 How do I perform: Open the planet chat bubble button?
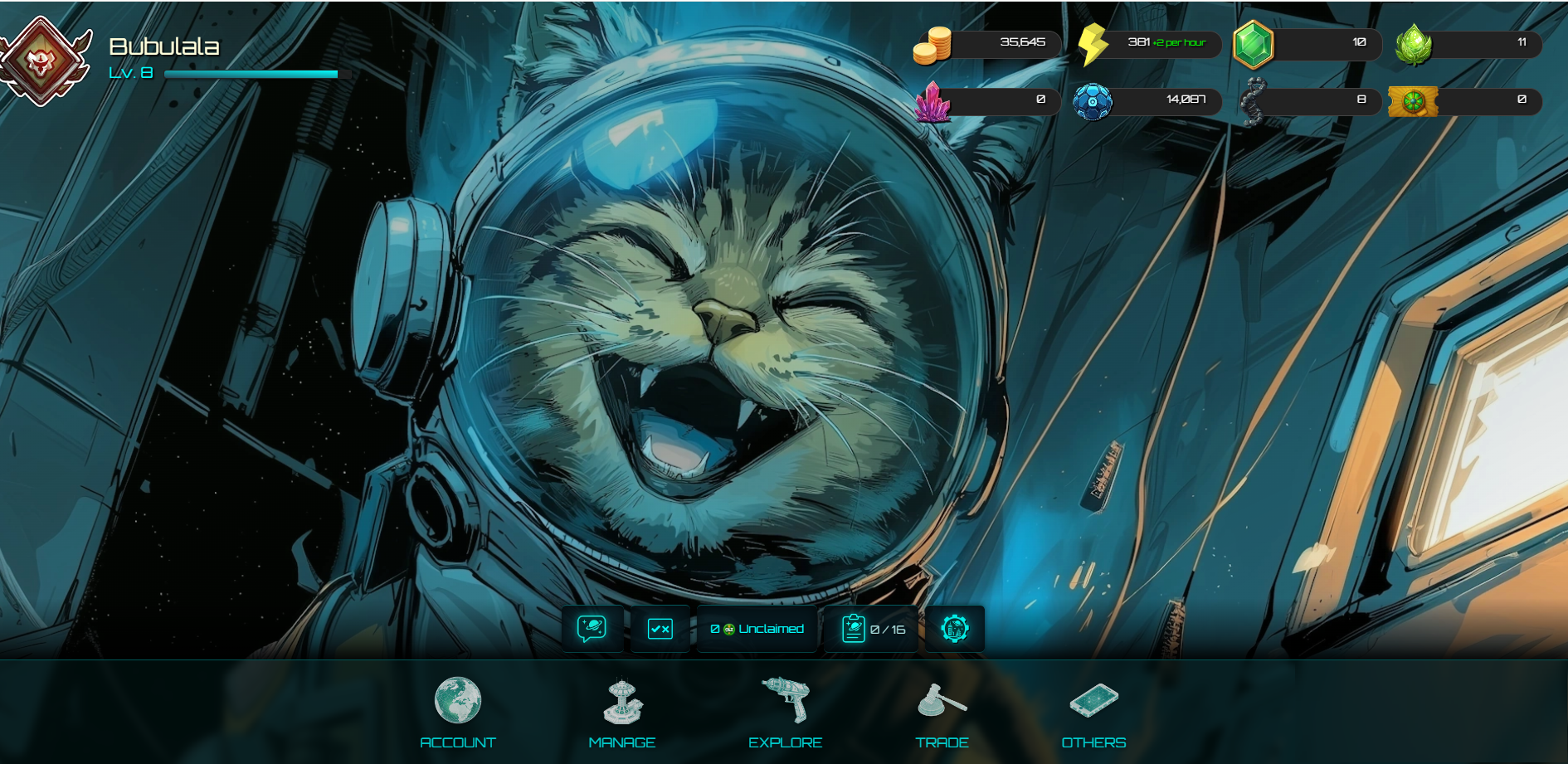click(592, 629)
